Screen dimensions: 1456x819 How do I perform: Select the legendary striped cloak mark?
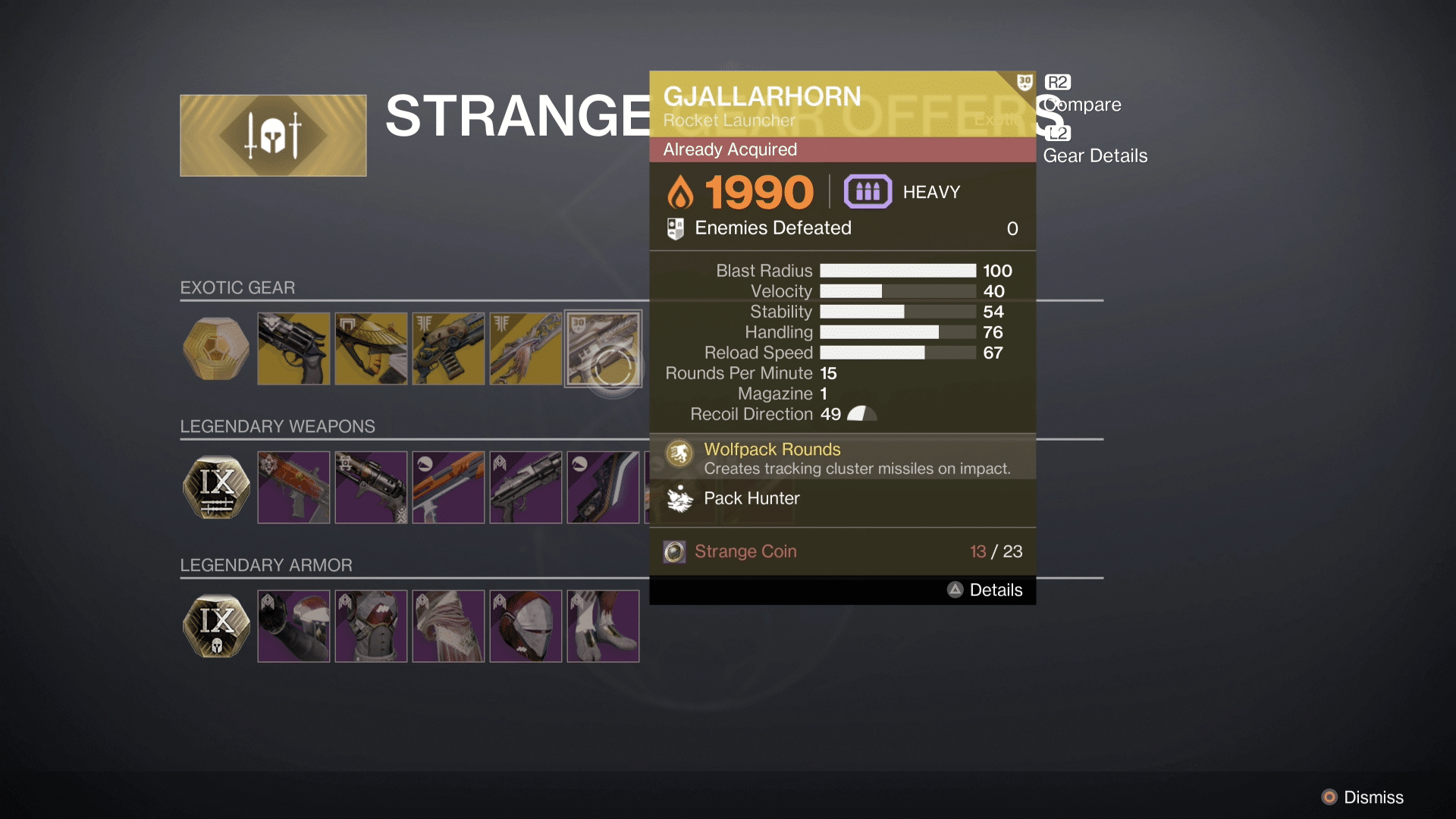448,626
